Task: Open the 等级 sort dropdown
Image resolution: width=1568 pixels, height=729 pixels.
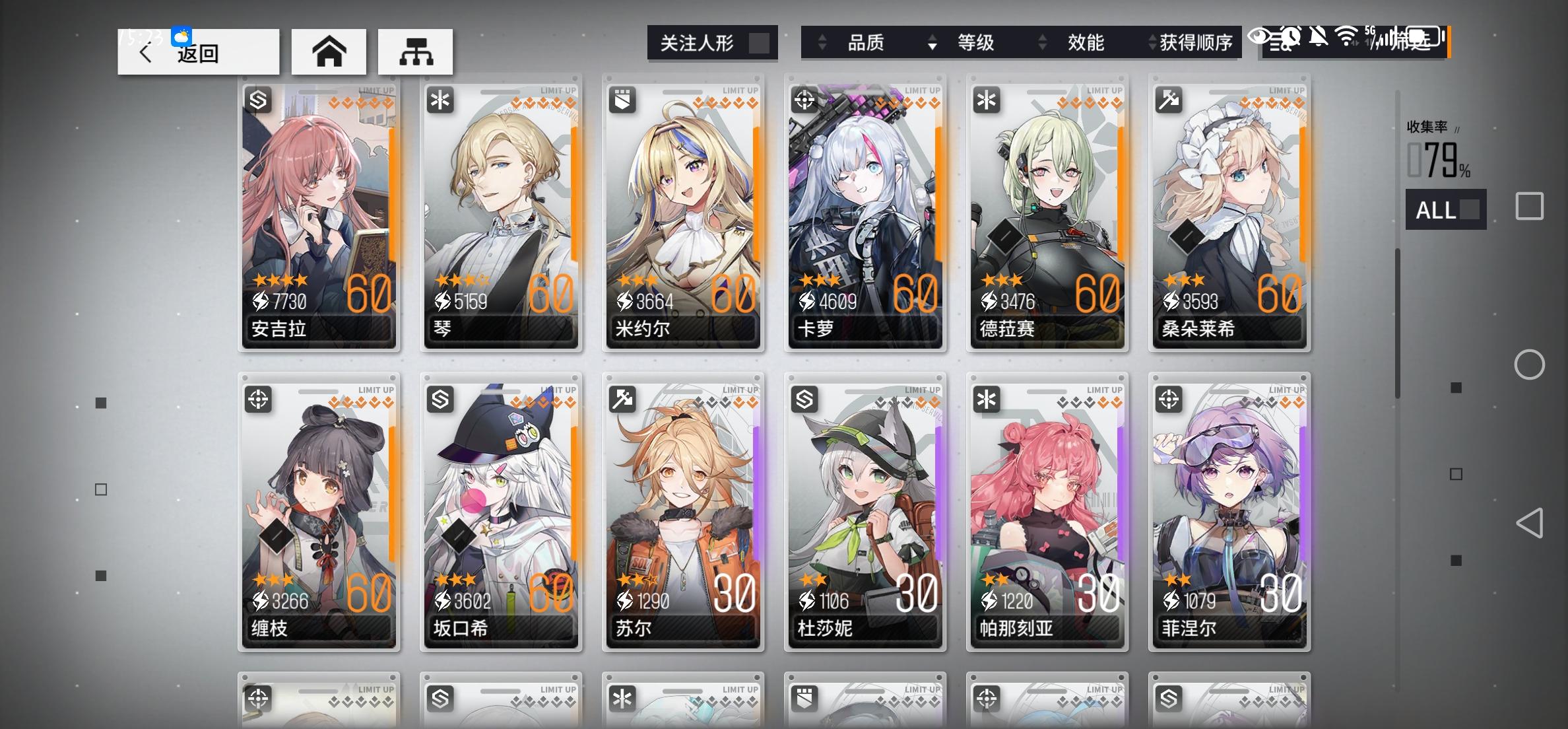Action: (975, 42)
